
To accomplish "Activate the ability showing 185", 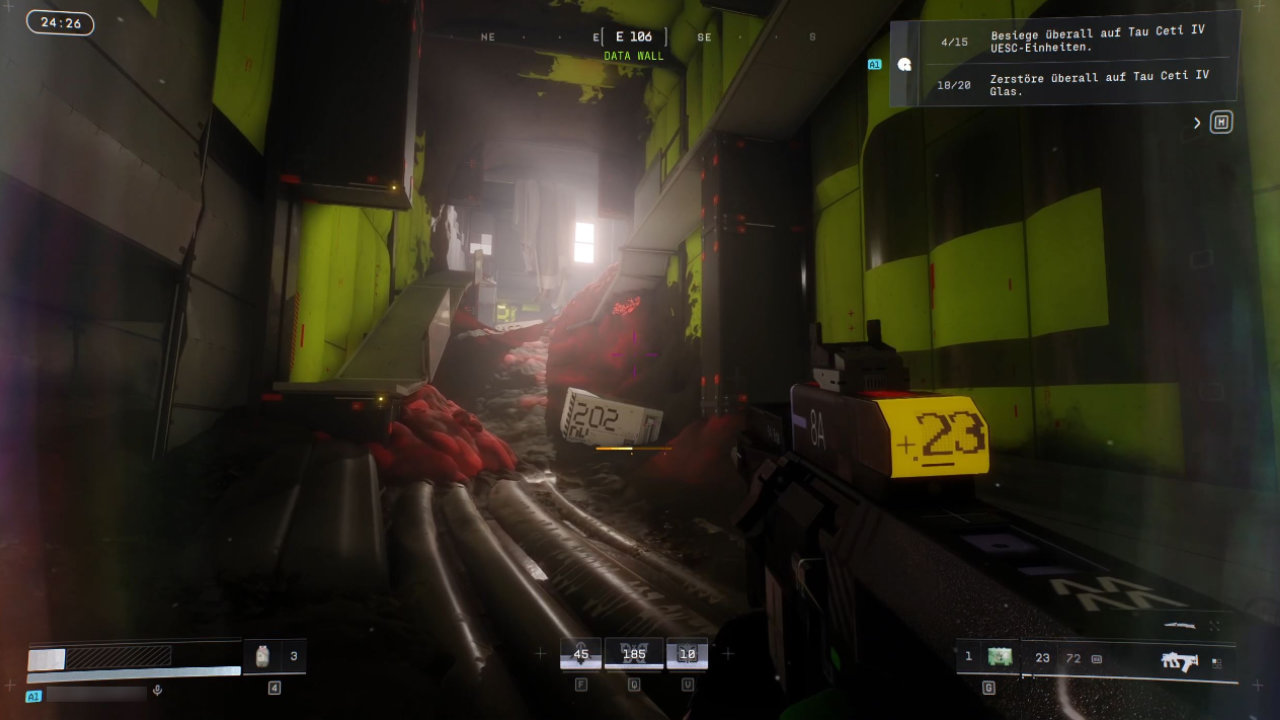I will pos(633,655).
